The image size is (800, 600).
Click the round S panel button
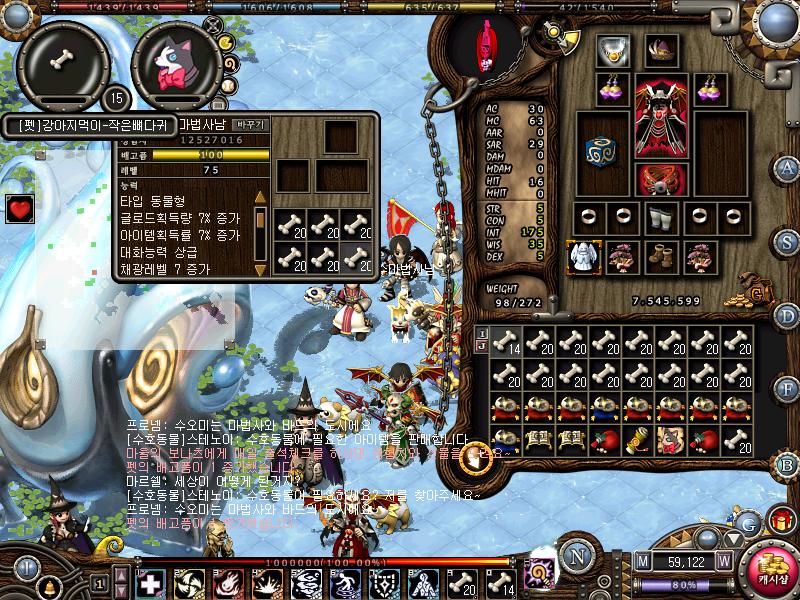pyautogui.click(x=788, y=241)
